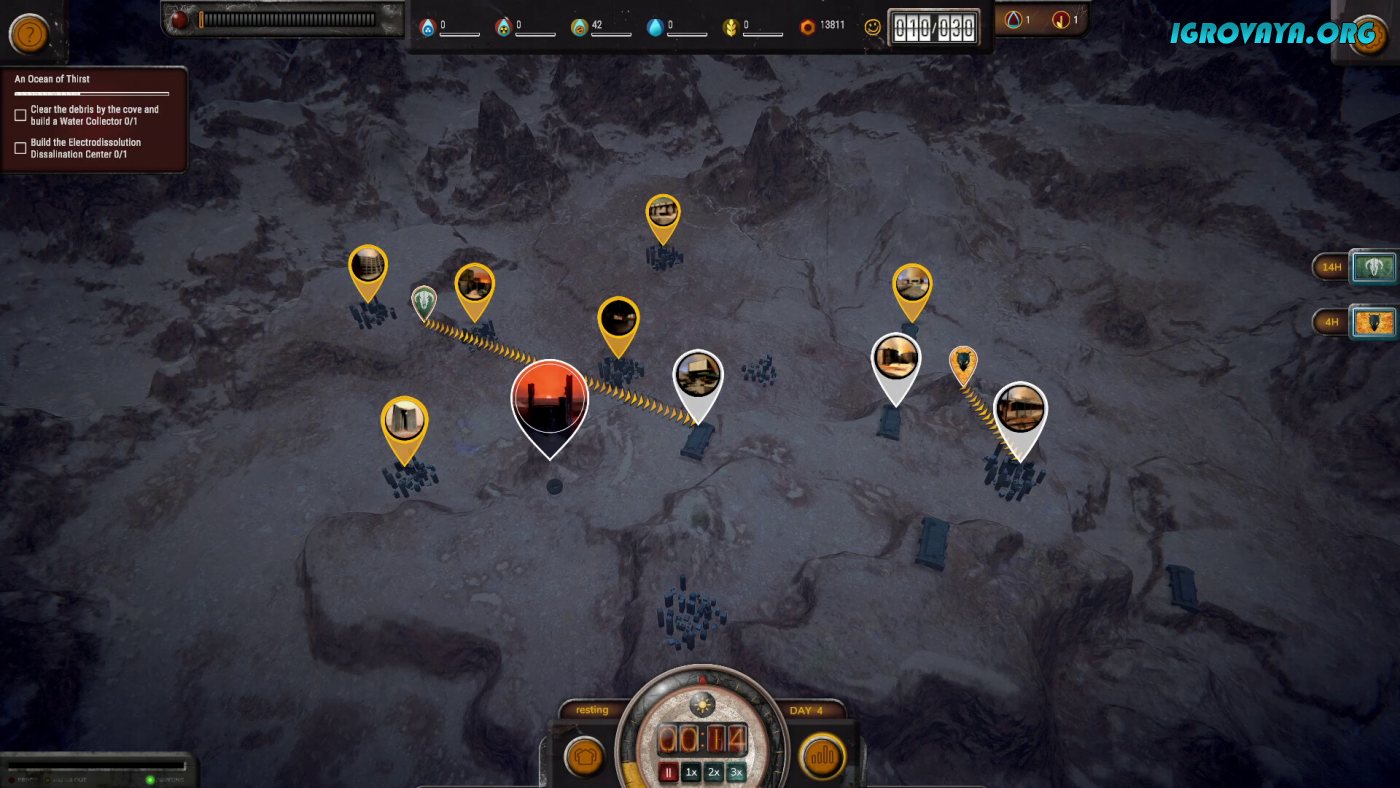This screenshot has height=788, width=1400.
Task: Click the orange shelter button beside the clock
Action: (583, 757)
